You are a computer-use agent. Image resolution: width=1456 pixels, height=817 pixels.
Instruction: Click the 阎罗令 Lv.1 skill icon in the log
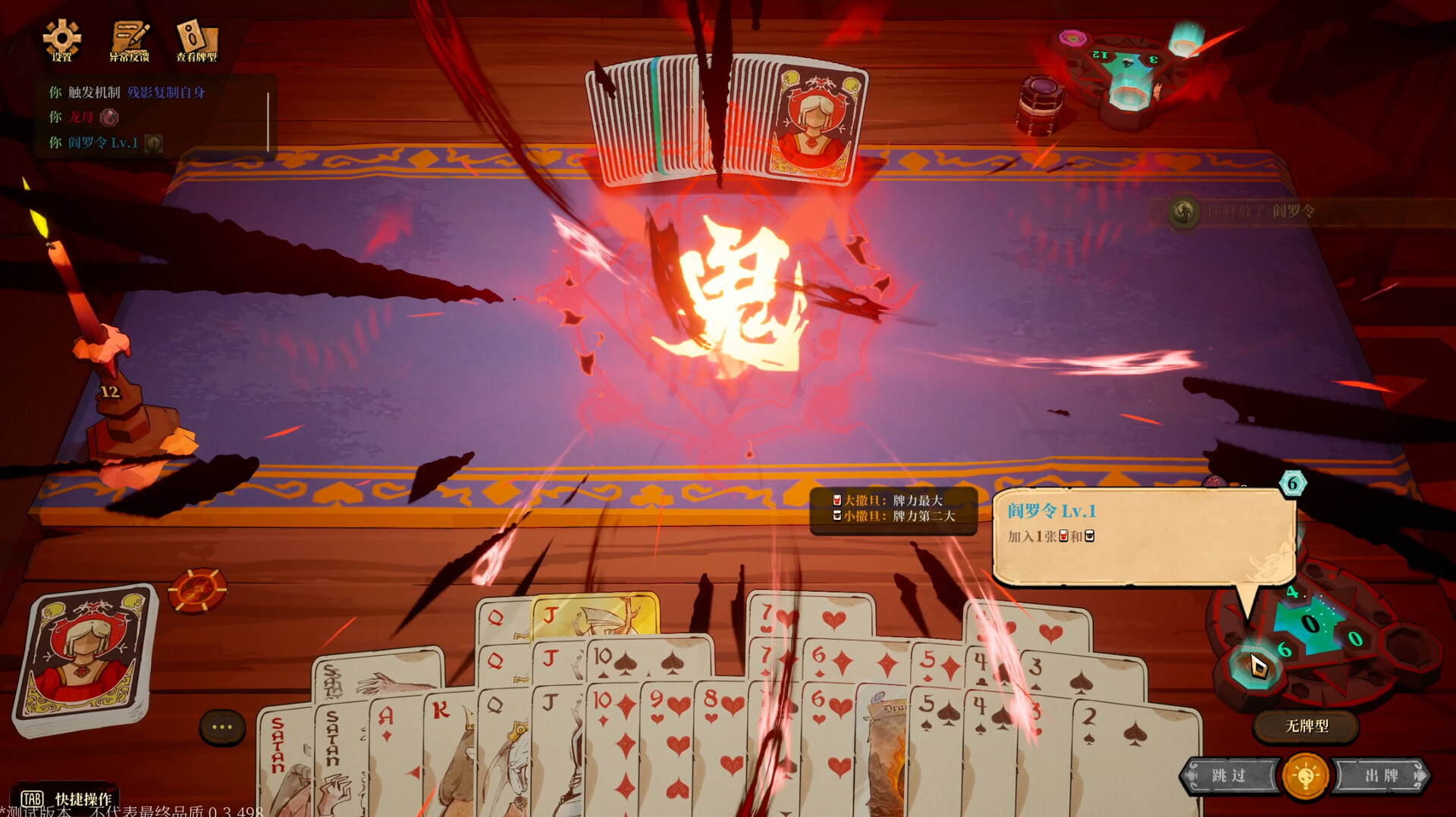(x=152, y=142)
